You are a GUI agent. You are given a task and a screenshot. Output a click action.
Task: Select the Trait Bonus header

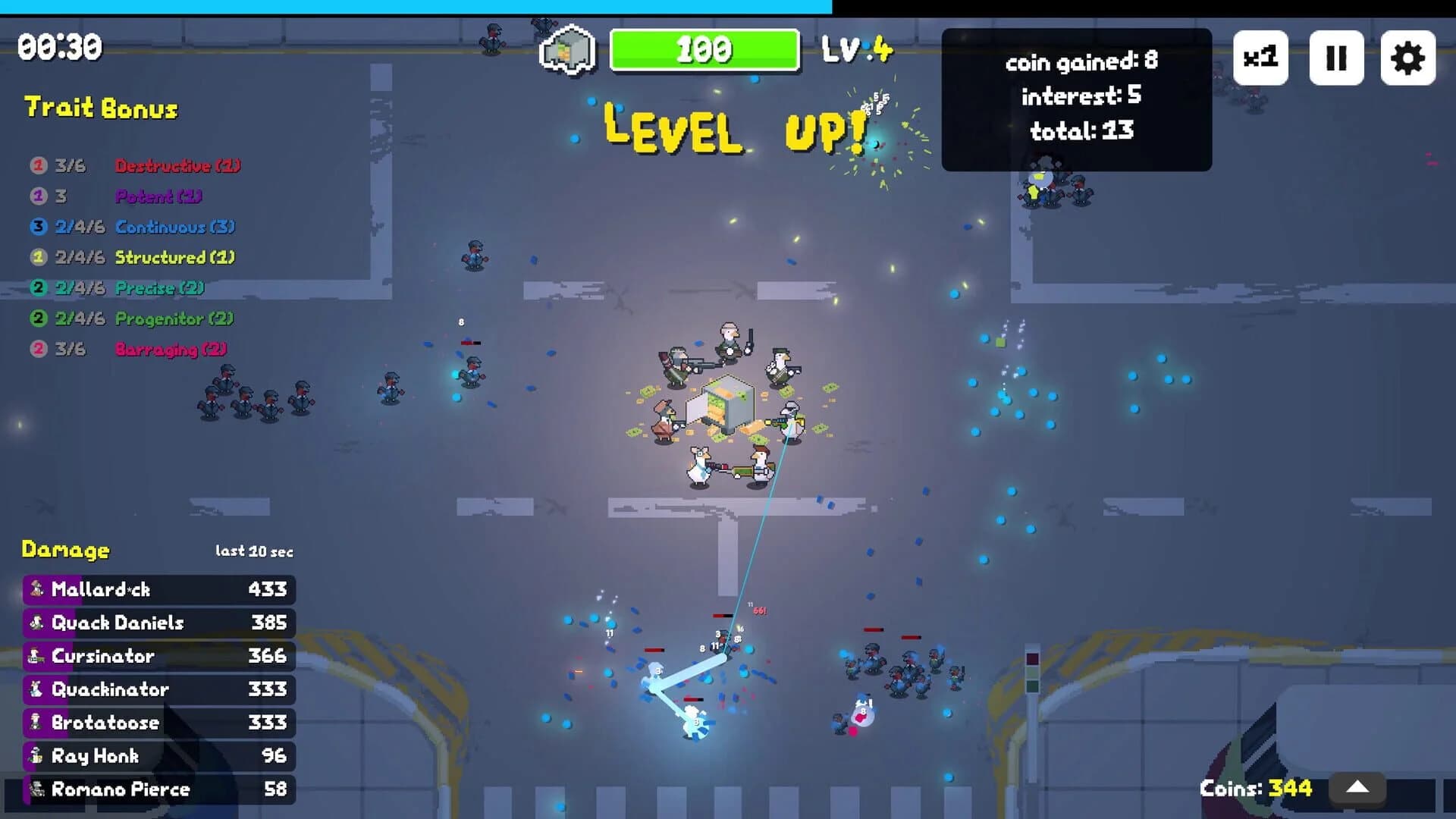tap(101, 108)
